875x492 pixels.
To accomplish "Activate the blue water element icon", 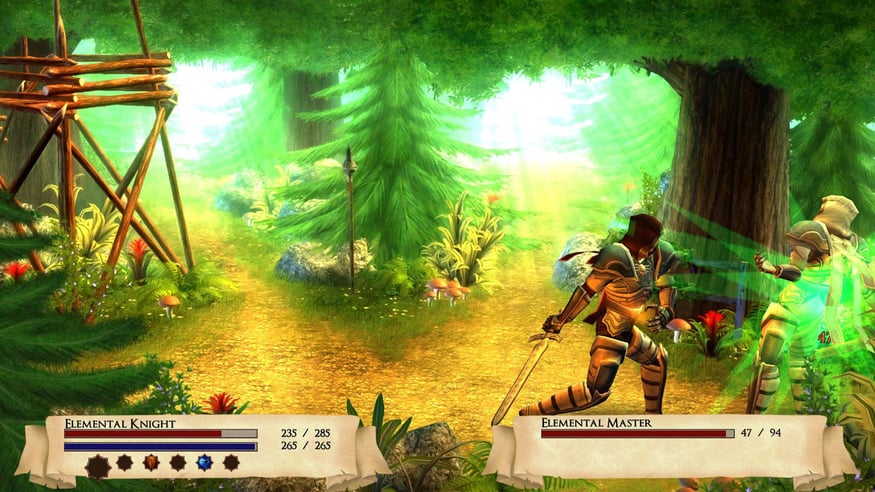I will click(204, 462).
